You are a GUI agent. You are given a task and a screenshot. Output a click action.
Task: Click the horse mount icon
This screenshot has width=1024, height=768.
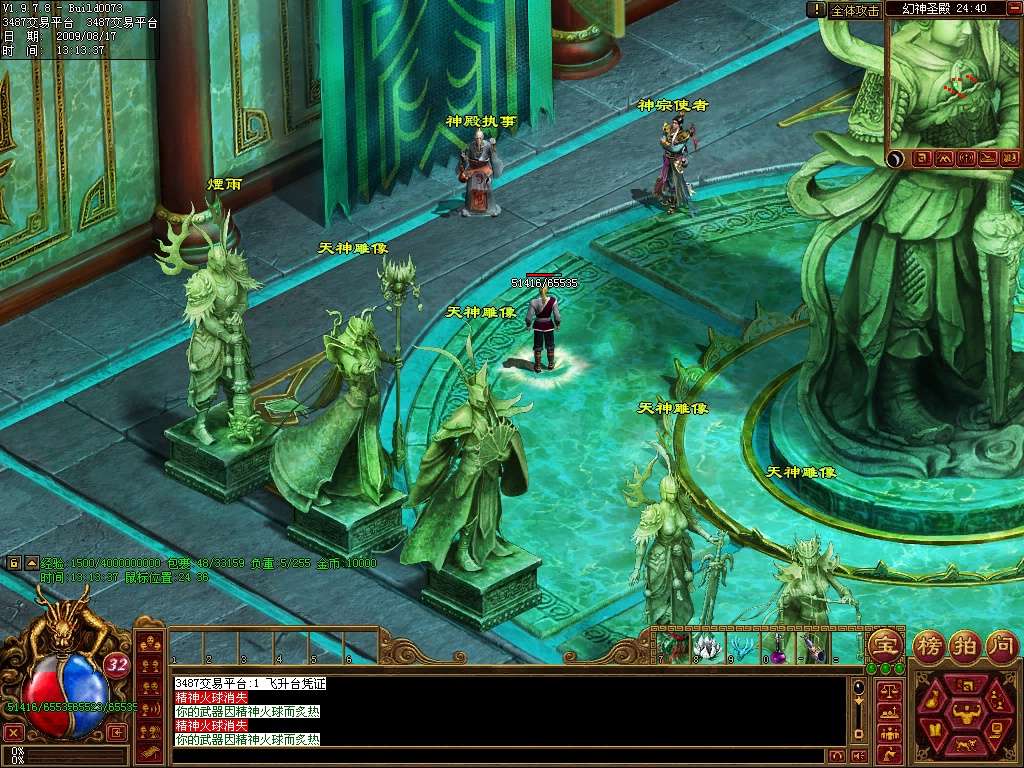966,746
